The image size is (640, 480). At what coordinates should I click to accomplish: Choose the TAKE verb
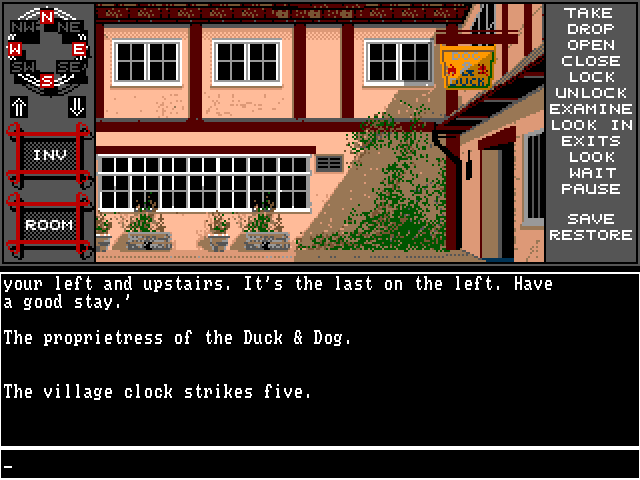click(x=589, y=13)
